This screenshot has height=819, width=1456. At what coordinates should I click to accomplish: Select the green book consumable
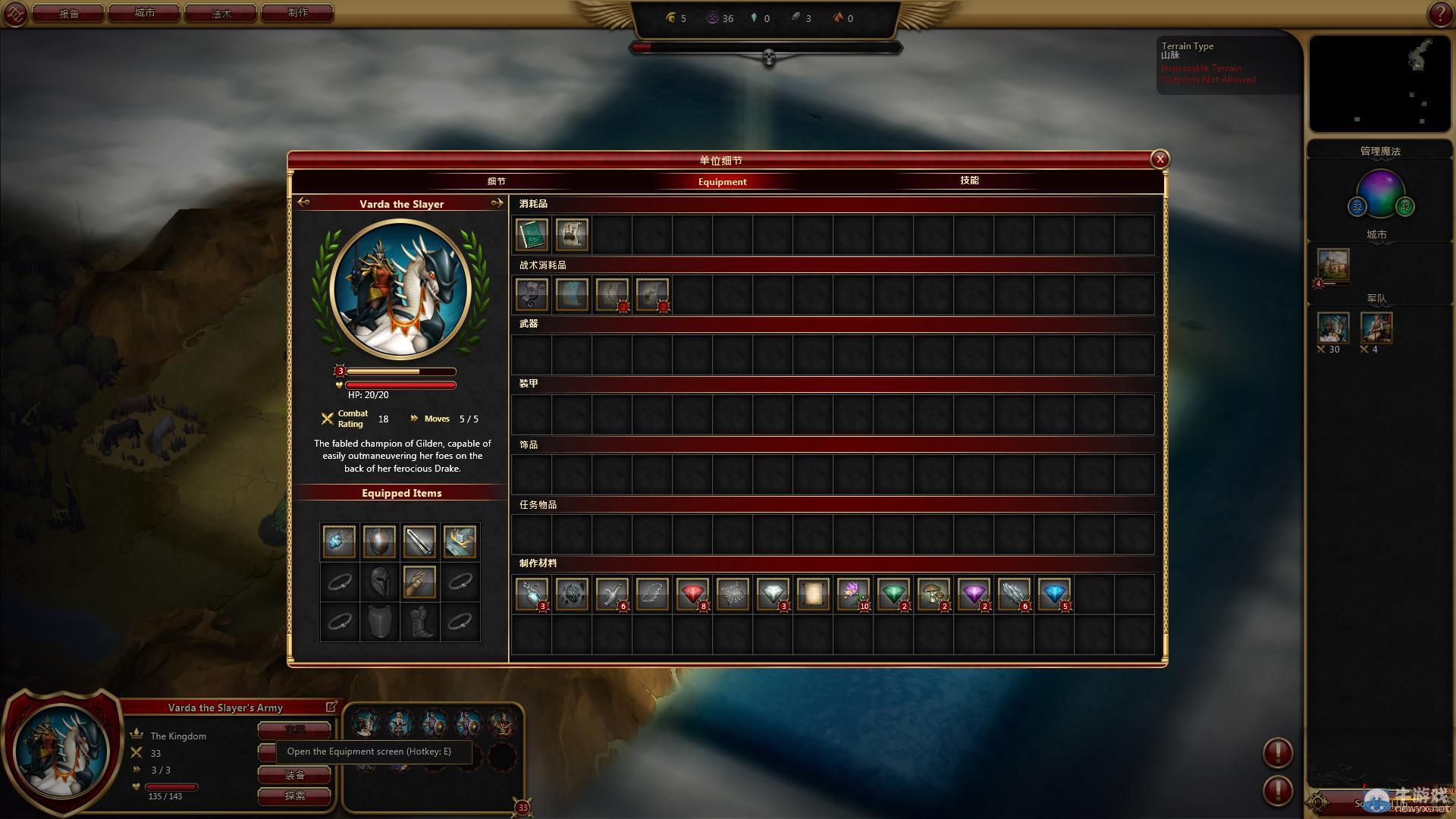click(532, 234)
